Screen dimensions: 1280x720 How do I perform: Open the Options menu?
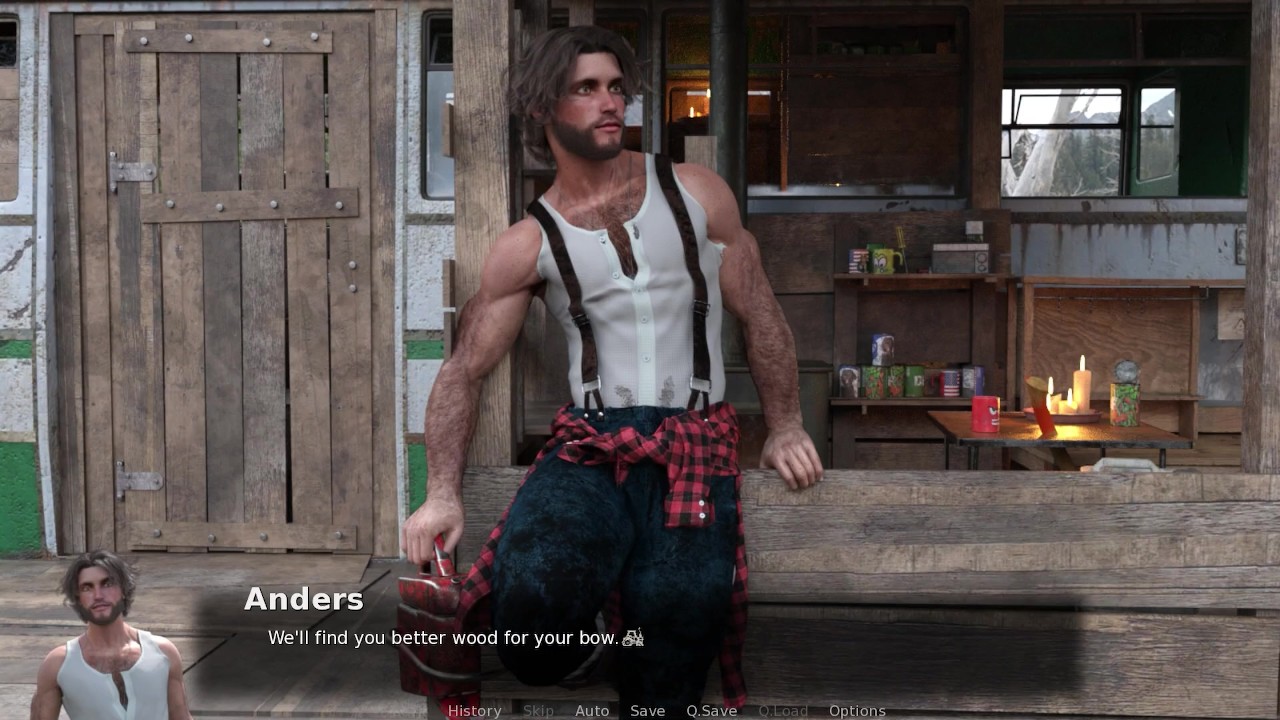click(857, 711)
